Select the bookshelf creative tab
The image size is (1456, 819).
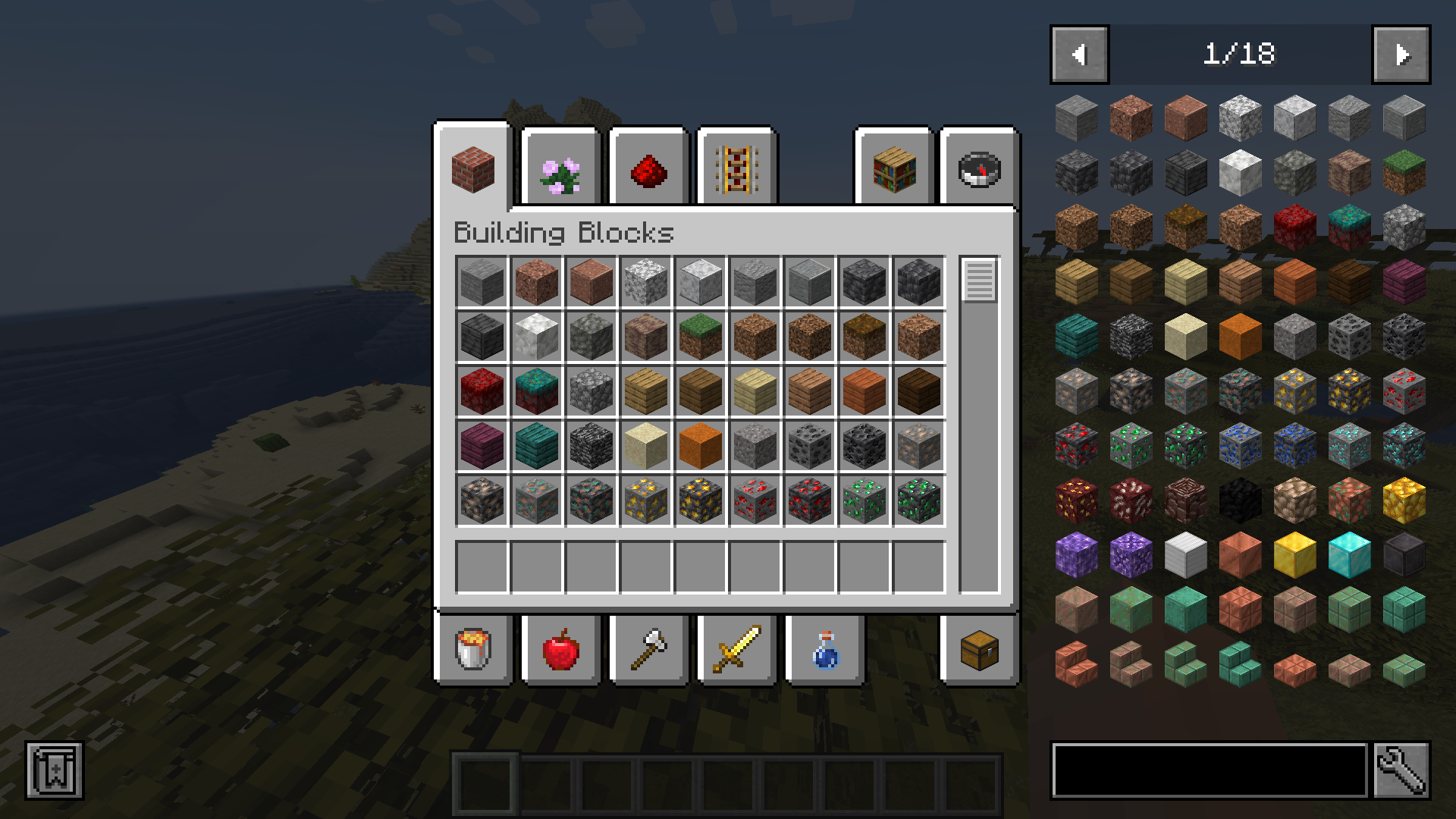tap(893, 168)
